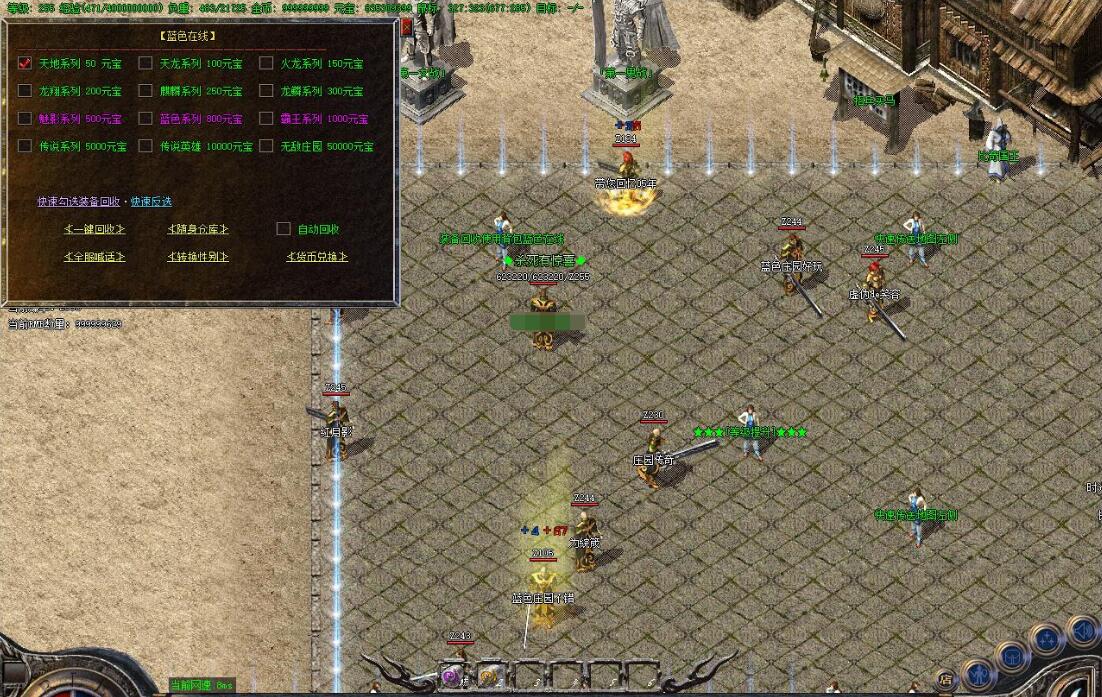Viewport: 1102px width, 697px height.
Task: Check the 龙麟系列 300元宝 option
Action: pos(266,91)
